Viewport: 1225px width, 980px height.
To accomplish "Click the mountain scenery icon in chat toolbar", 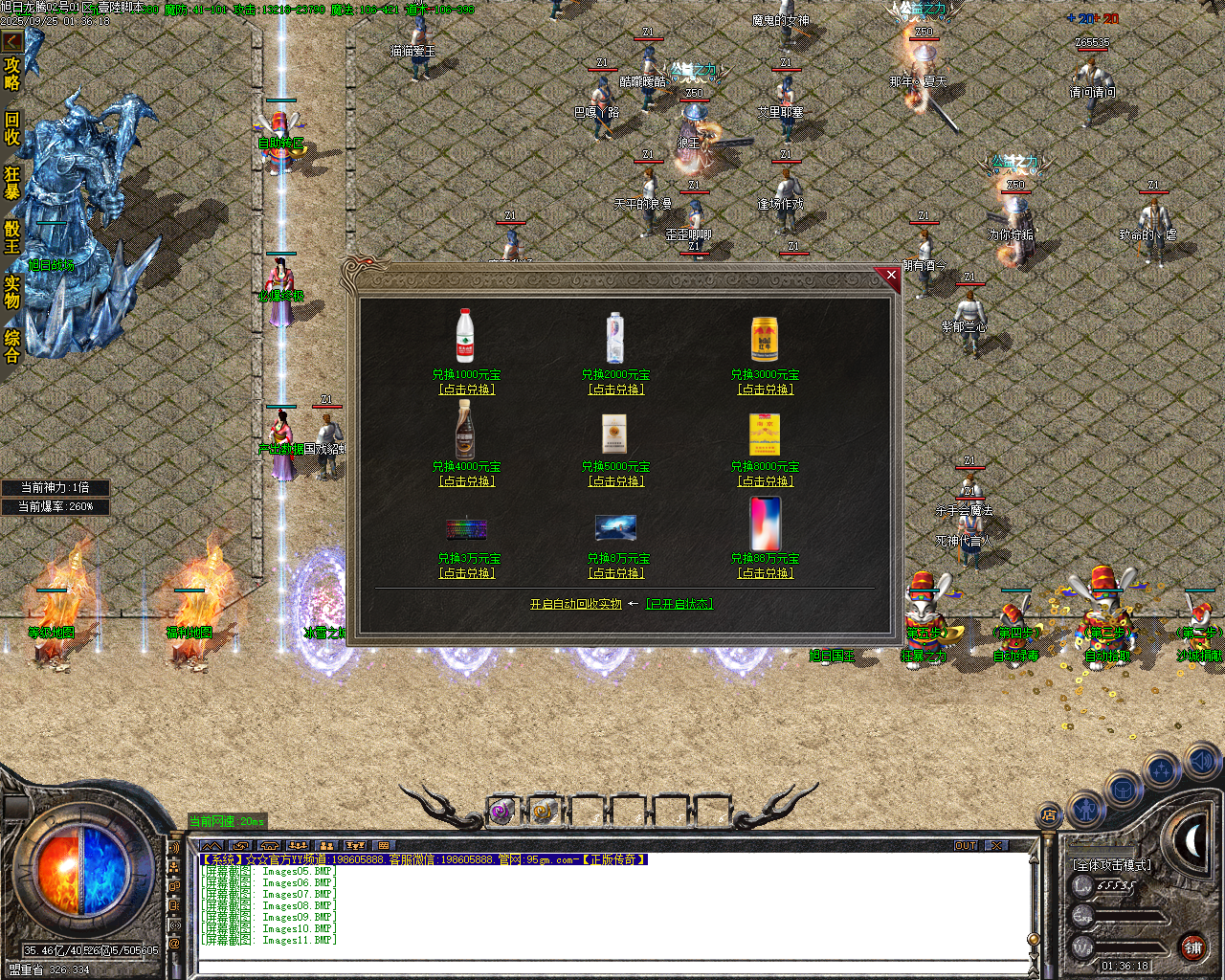I will click(x=212, y=846).
